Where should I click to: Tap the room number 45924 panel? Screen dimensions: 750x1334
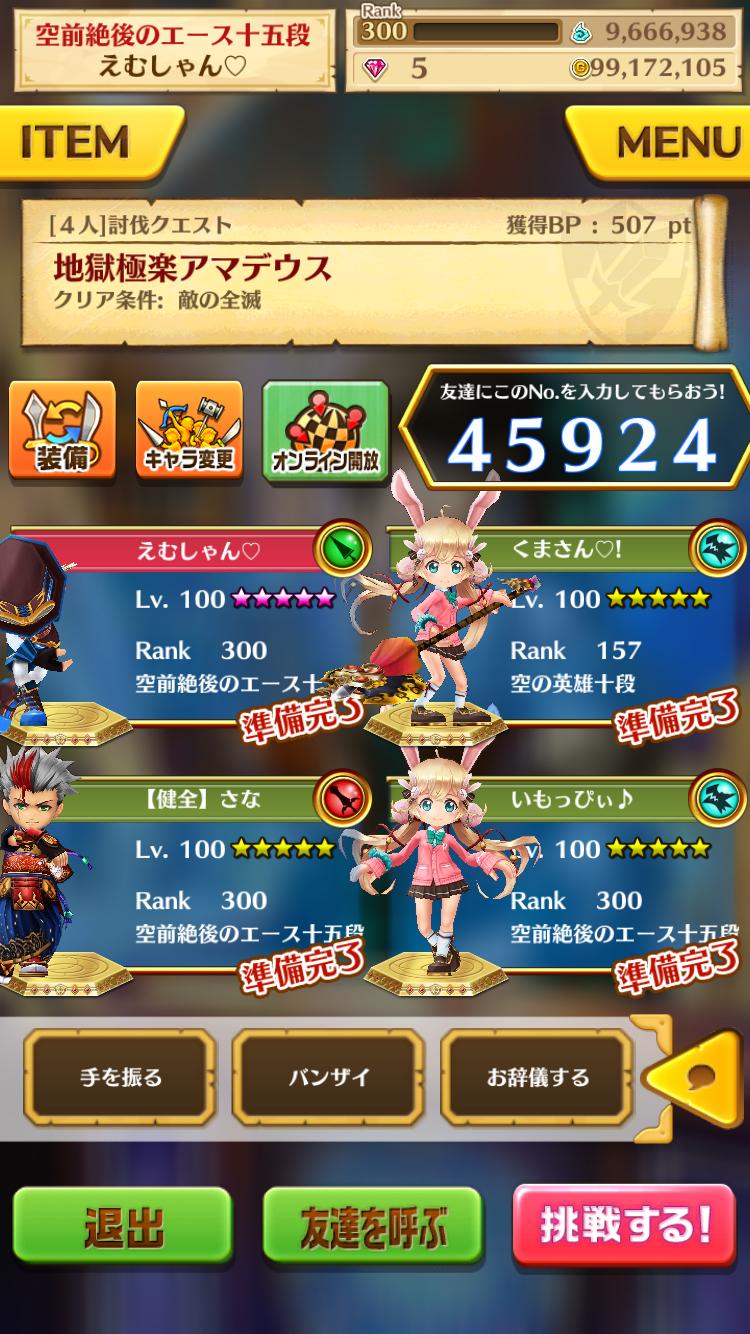(580, 432)
